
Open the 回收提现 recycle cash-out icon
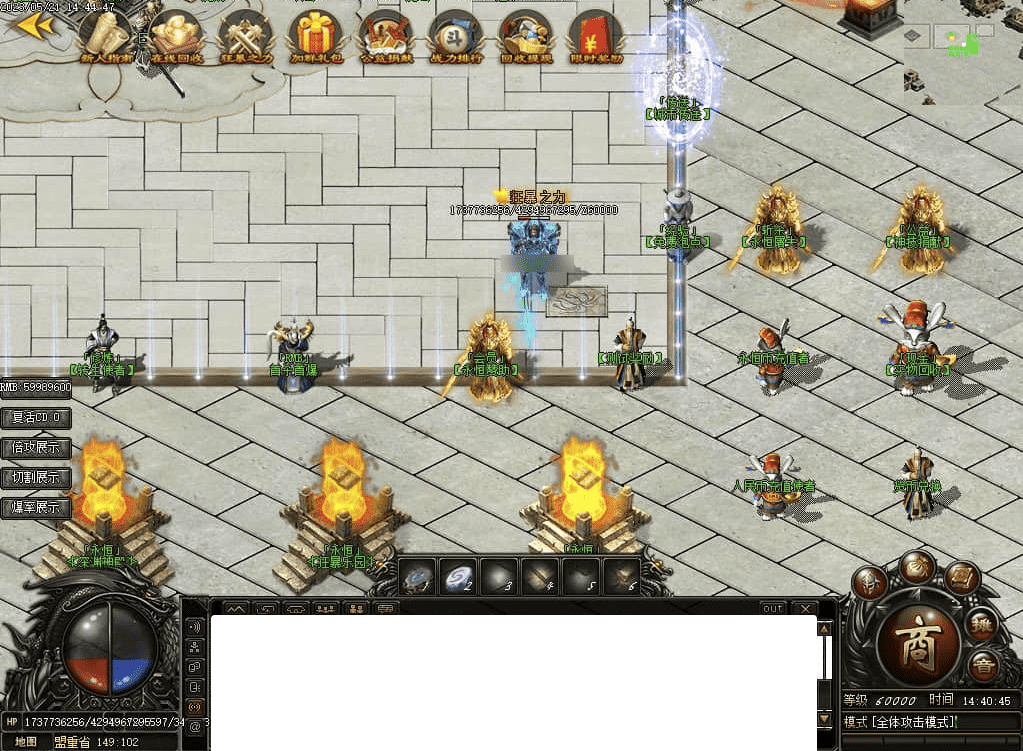pyautogui.click(x=526, y=36)
